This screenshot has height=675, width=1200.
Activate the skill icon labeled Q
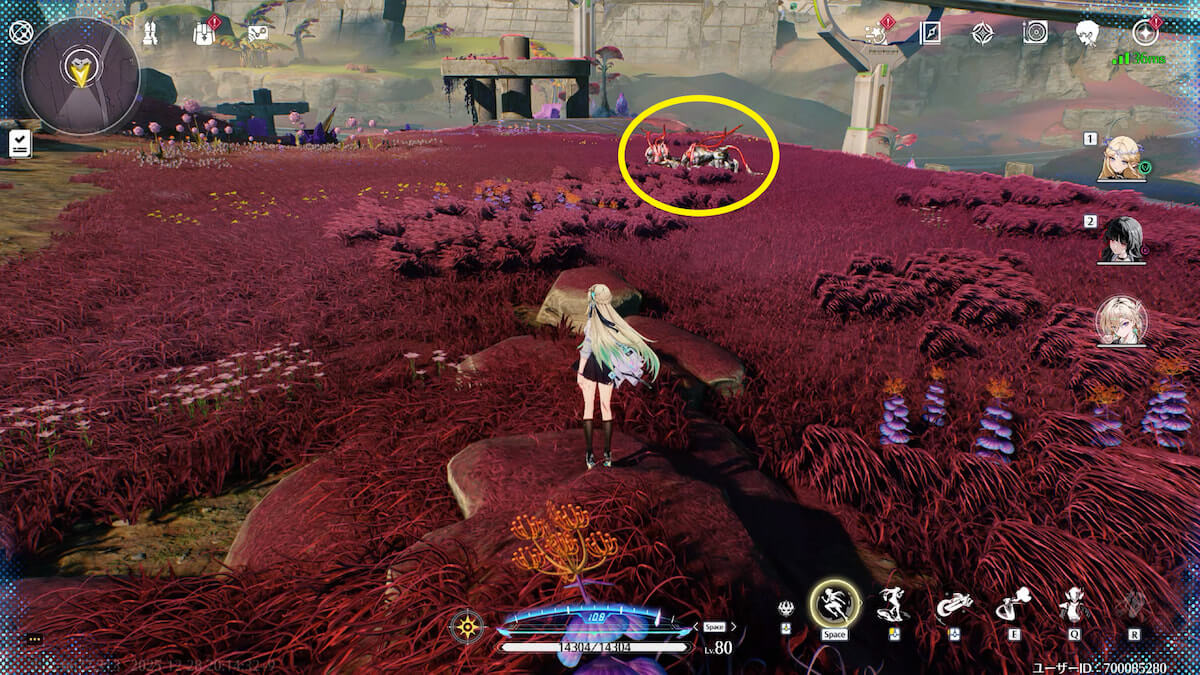click(x=1073, y=605)
